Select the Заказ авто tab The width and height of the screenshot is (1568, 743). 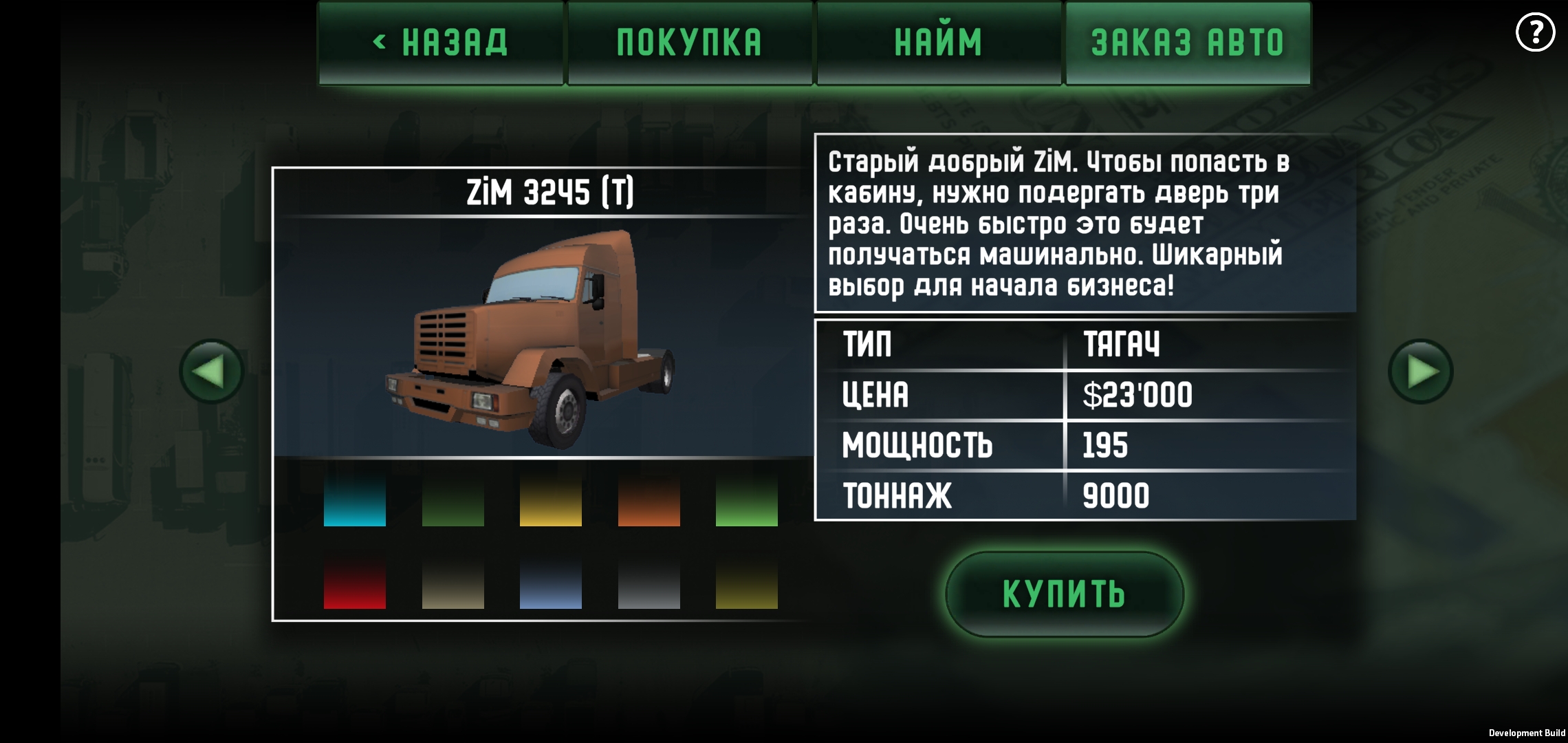[x=1188, y=43]
